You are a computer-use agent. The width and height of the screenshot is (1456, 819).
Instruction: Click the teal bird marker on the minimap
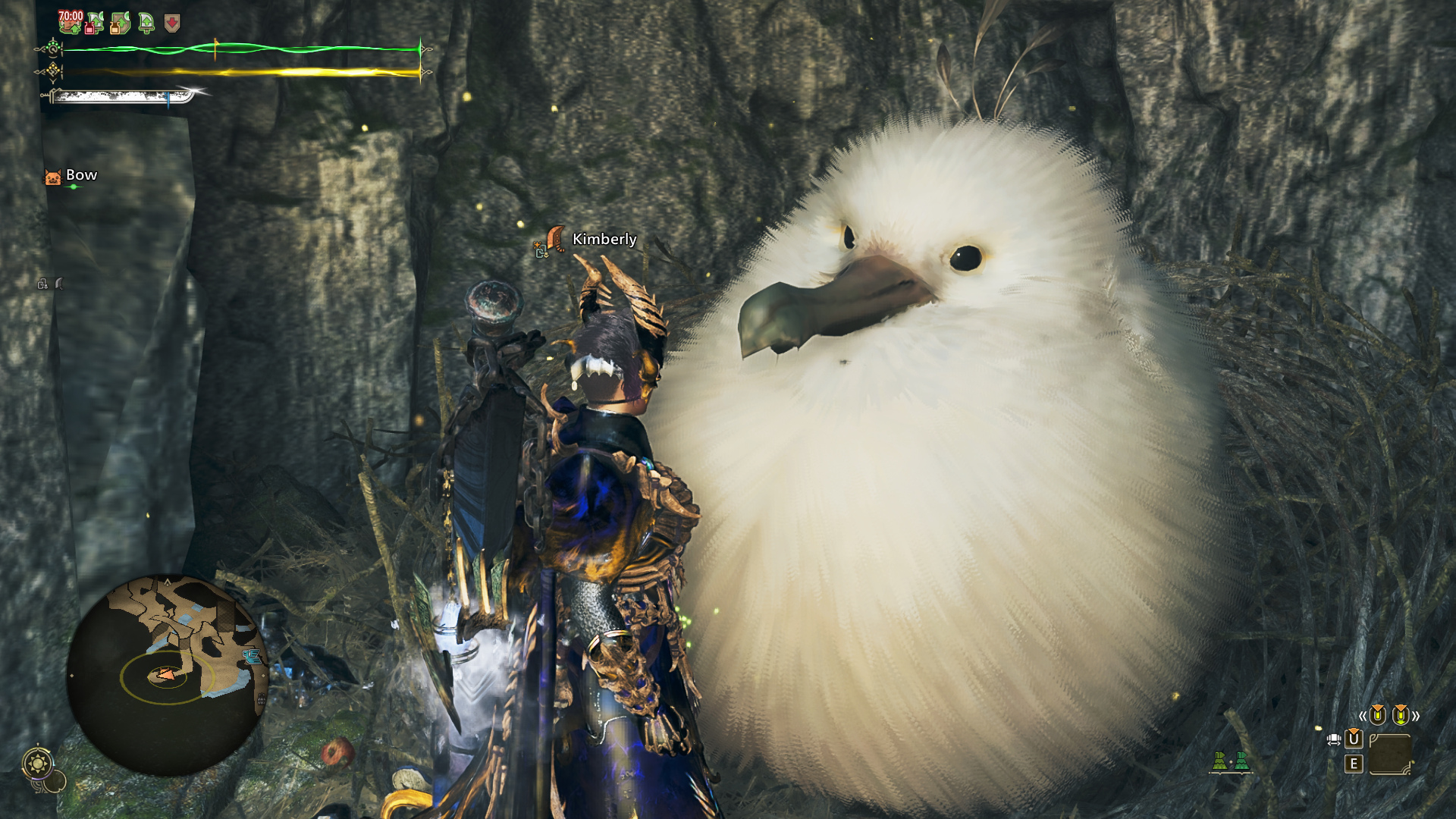251,657
